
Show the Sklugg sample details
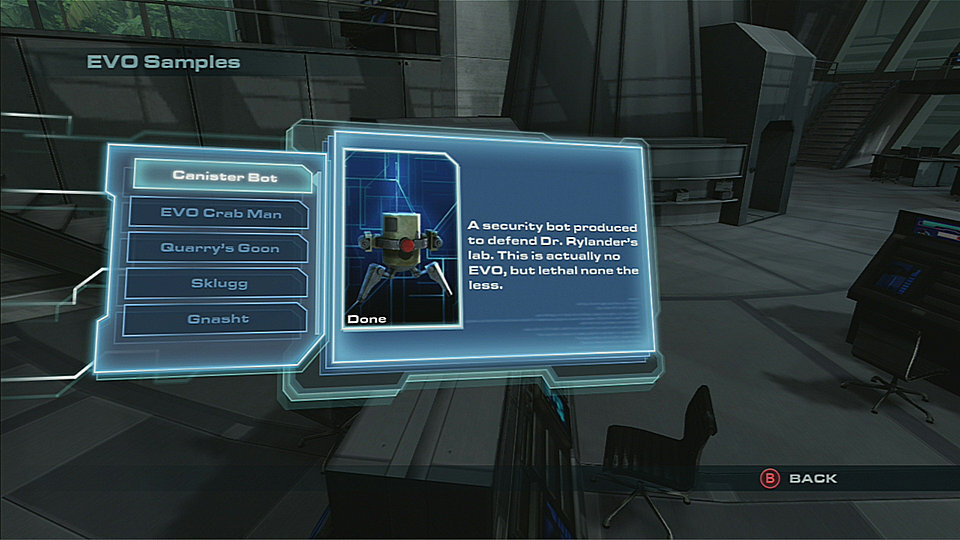click(x=219, y=283)
